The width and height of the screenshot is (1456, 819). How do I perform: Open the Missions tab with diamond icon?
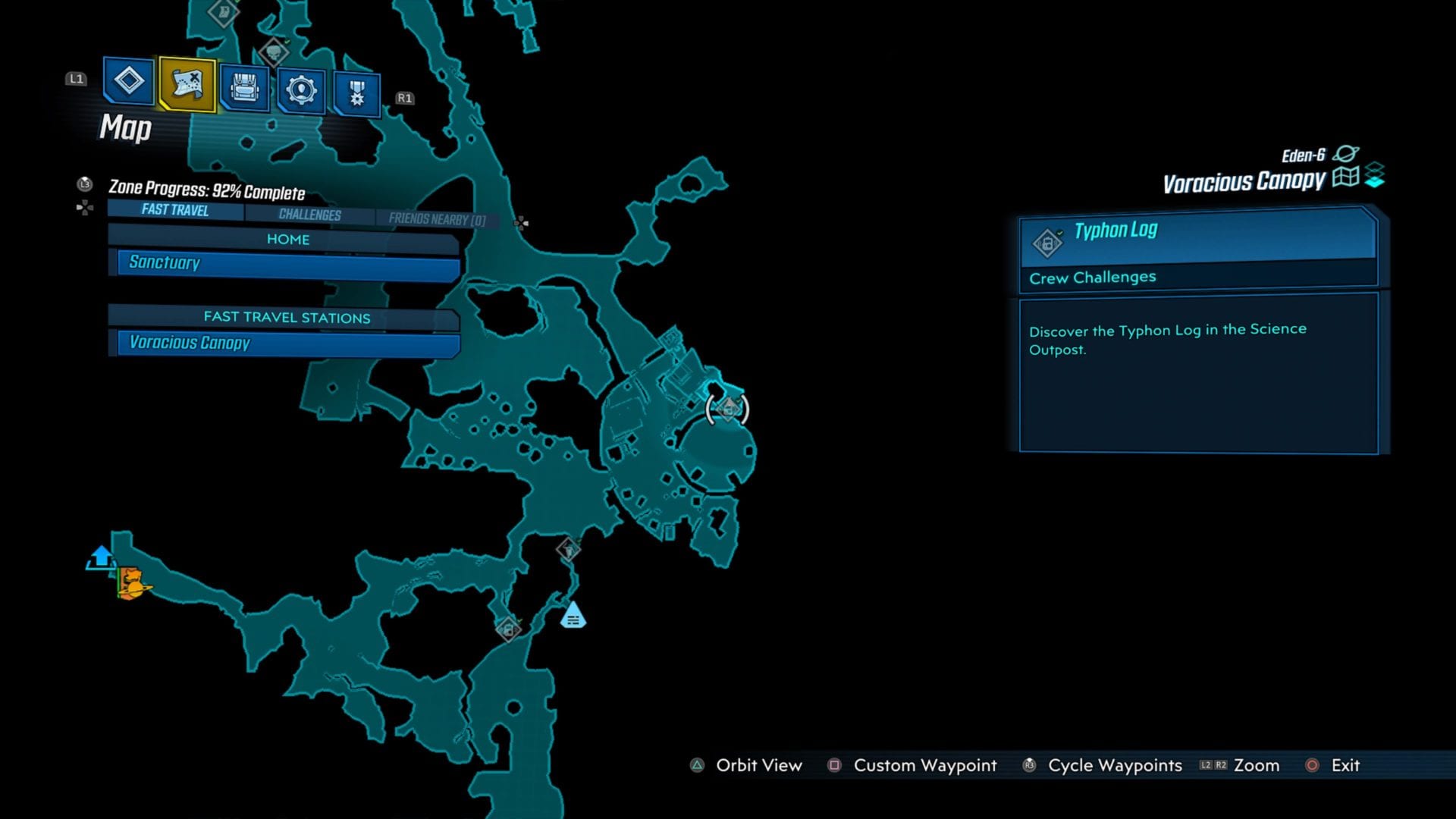click(x=128, y=80)
